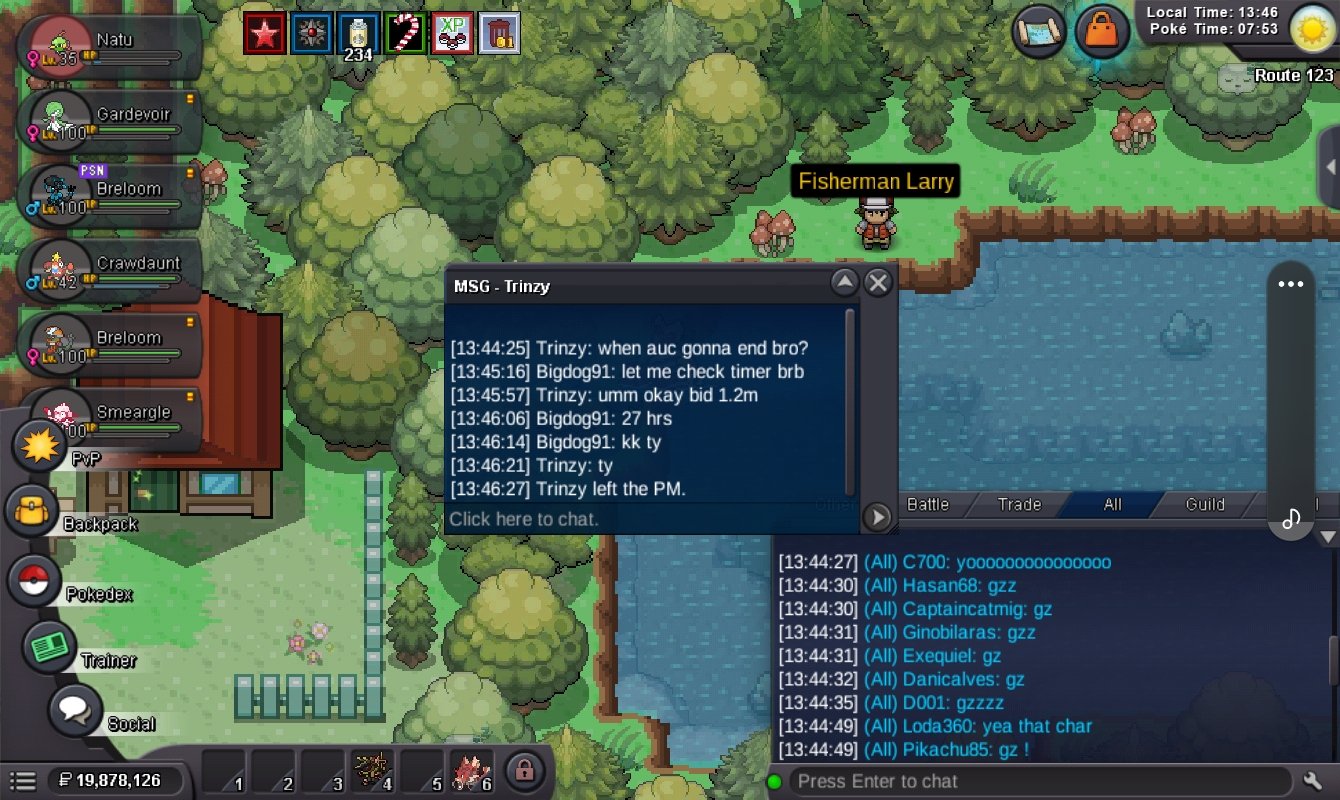The width and height of the screenshot is (1340, 800).
Task: Close the Trinzy message window
Action: tap(878, 284)
